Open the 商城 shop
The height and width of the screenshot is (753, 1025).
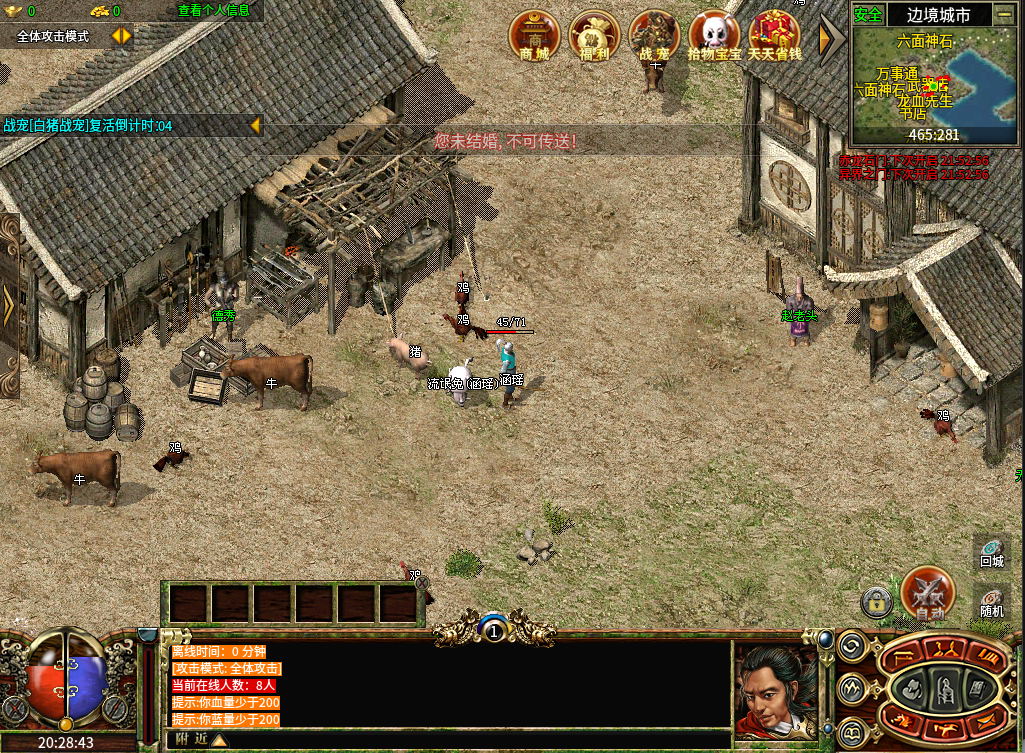[x=535, y=36]
